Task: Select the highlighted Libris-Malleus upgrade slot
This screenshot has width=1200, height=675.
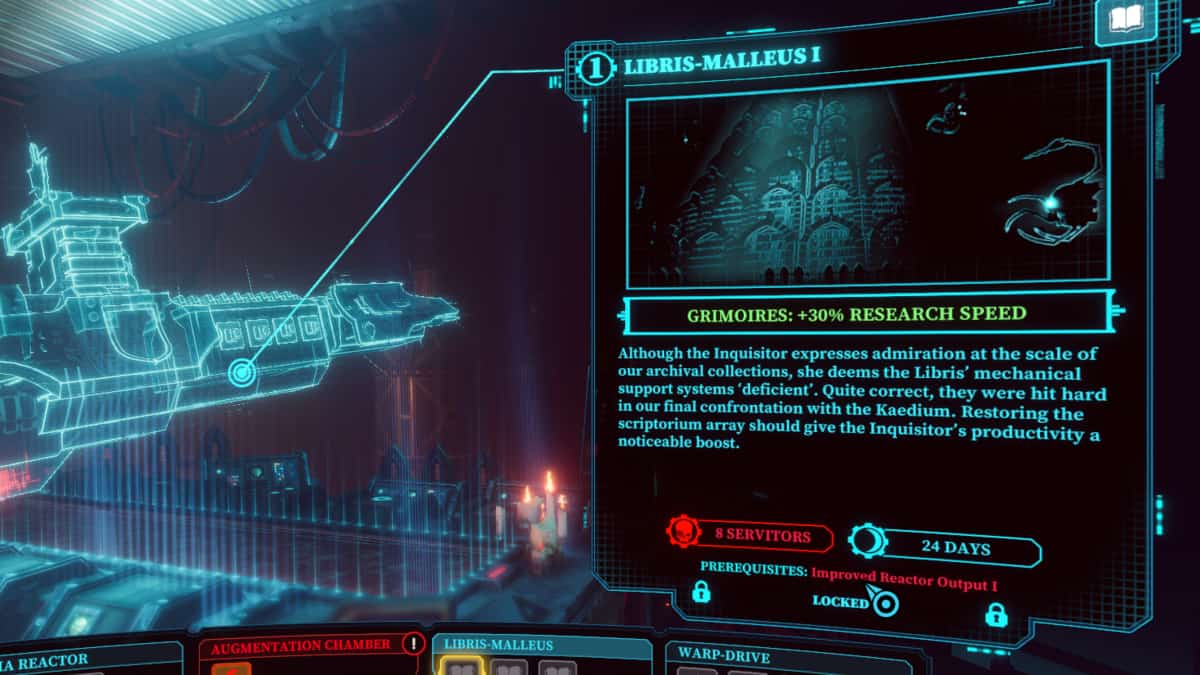Action: click(x=460, y=667)
